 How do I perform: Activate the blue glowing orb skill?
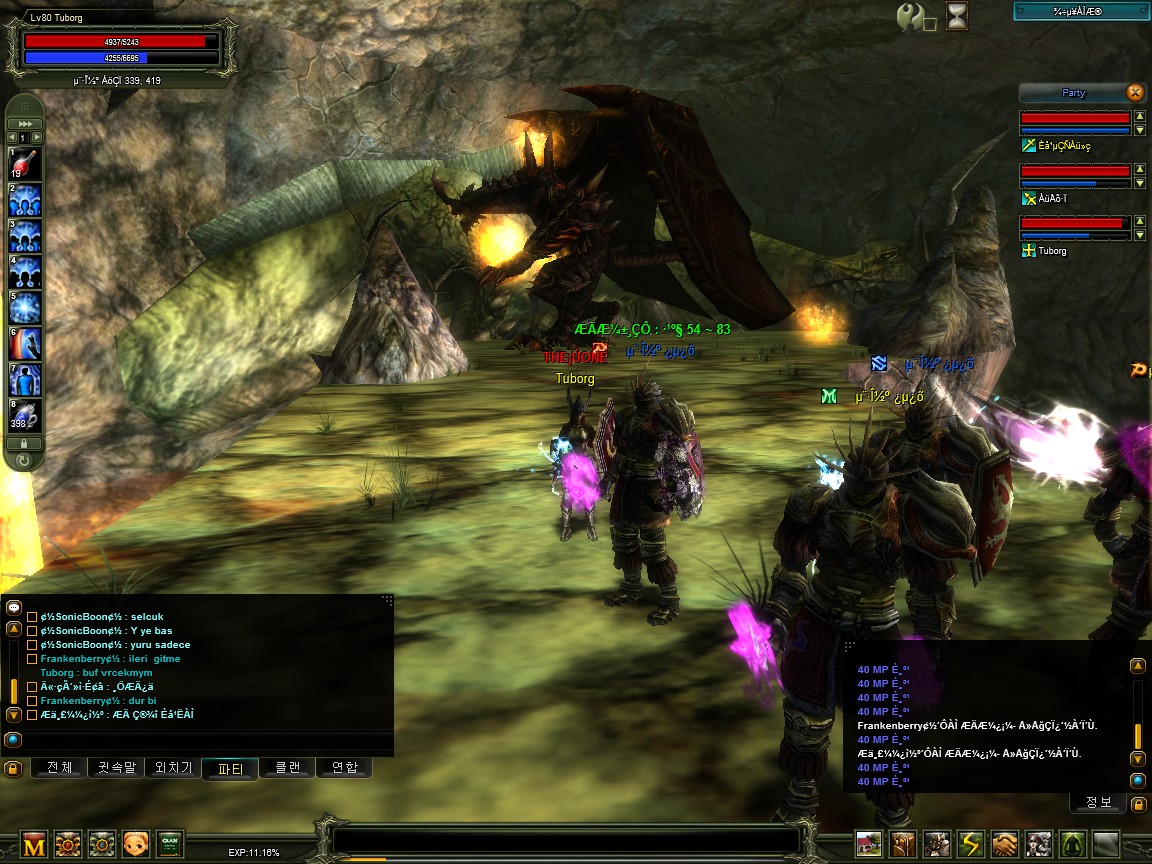pos(24,306)
